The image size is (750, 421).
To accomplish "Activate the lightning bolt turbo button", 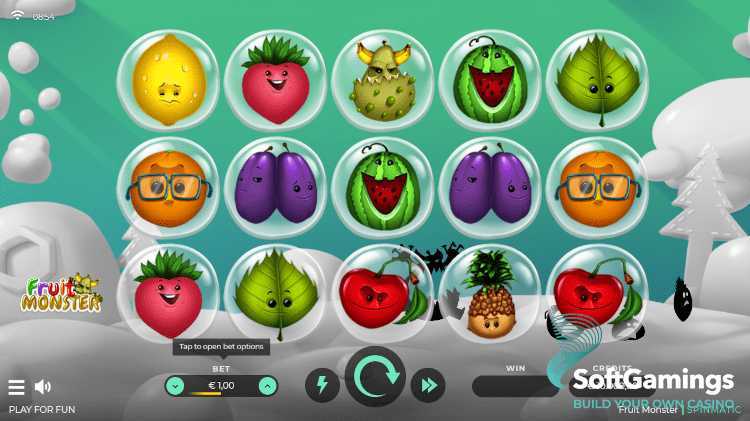I will [322, 385].
